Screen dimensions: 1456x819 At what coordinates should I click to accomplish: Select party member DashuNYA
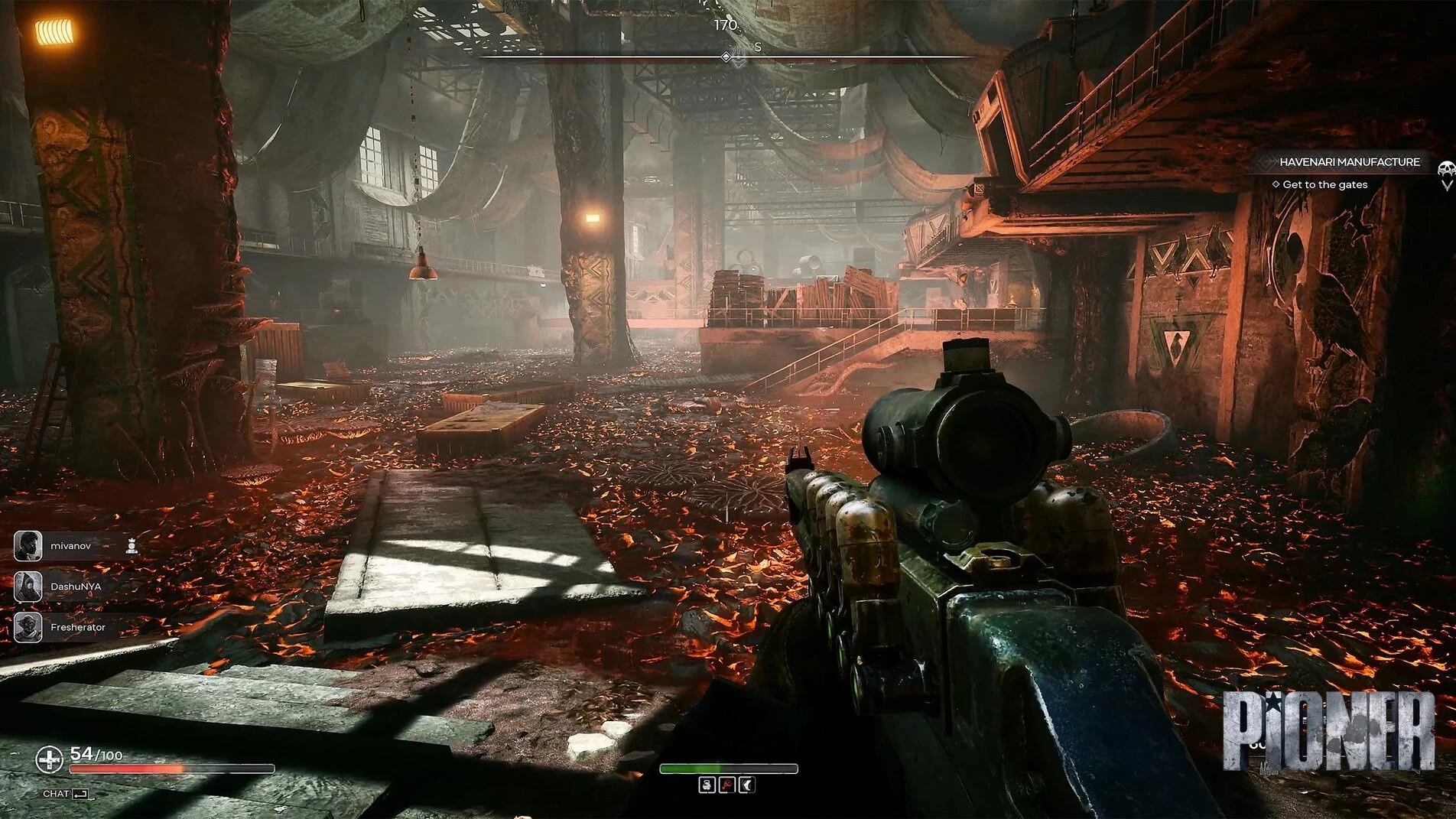click(x=75, y=587)
